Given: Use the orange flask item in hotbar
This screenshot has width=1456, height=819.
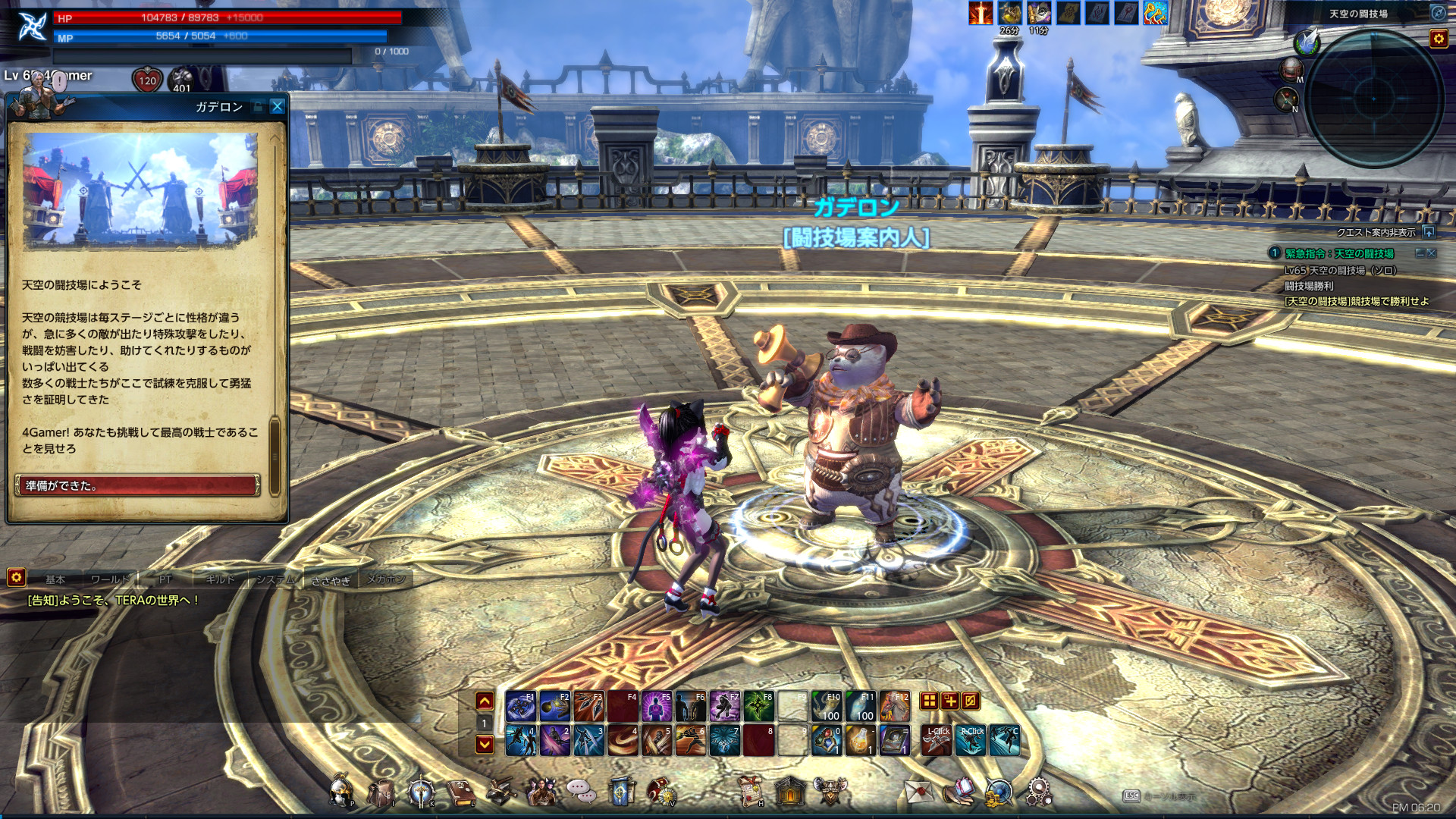Looking at the screenshot, I should (860, 741).
